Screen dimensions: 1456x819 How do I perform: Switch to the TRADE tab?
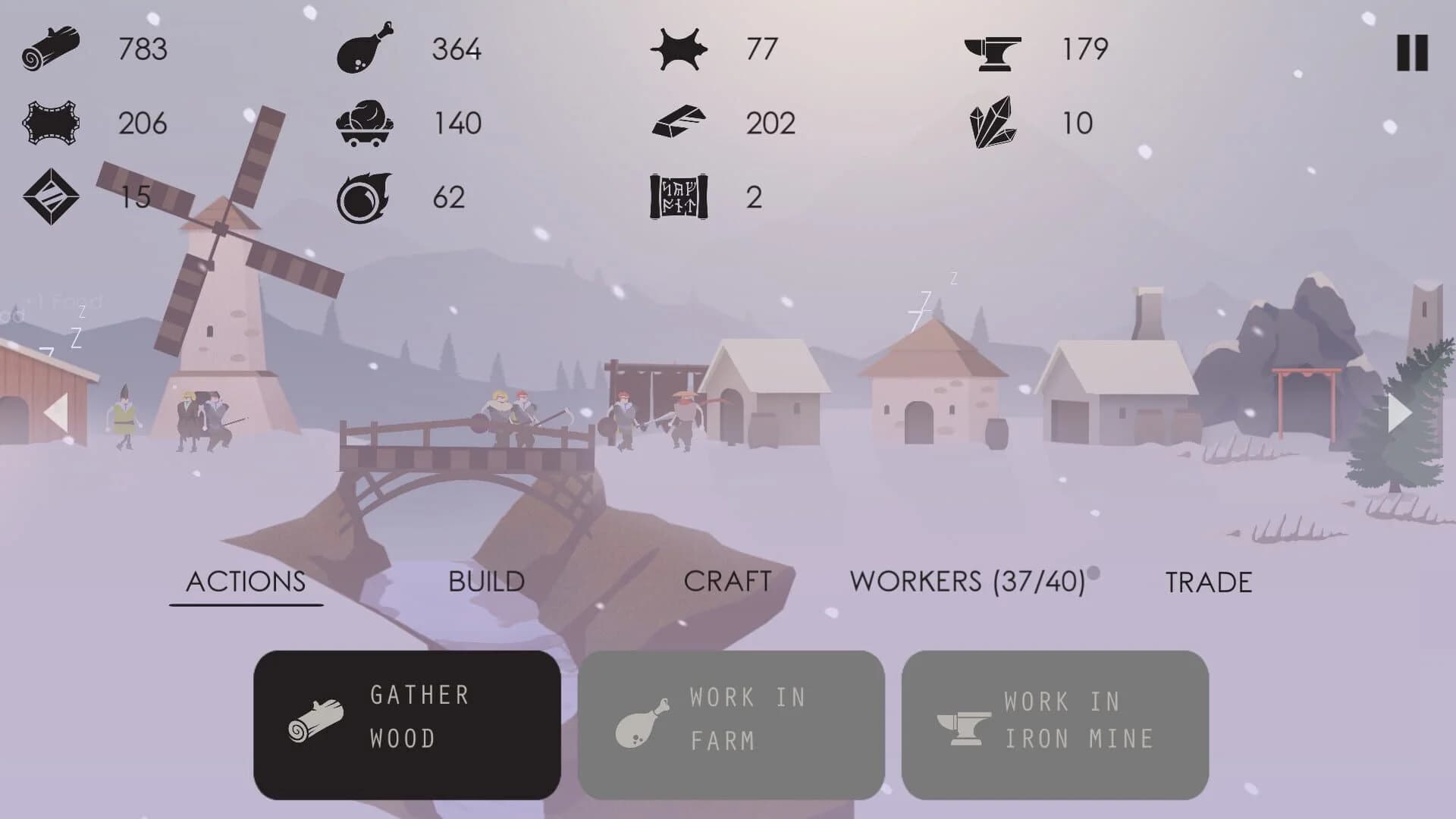point(1210,582)
